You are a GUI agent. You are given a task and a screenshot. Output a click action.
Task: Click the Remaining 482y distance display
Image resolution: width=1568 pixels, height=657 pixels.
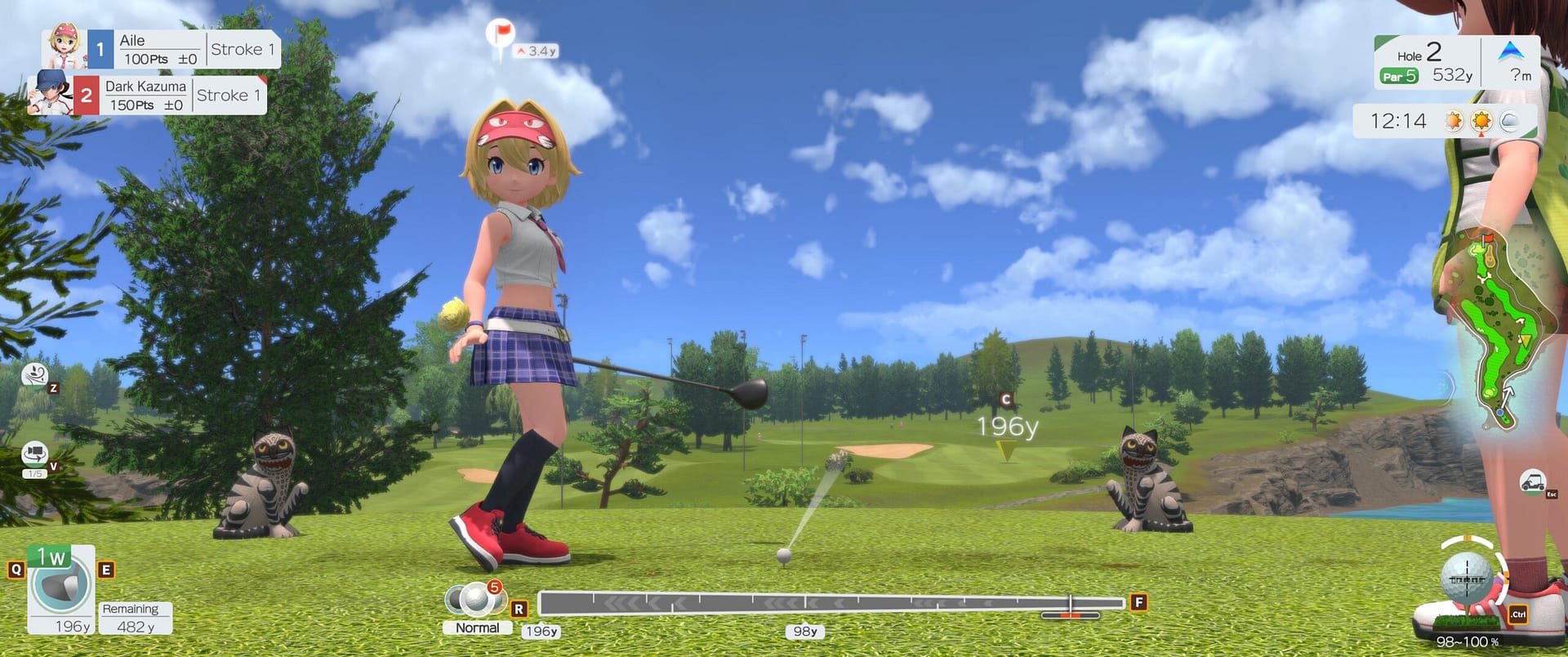(133, 616)
